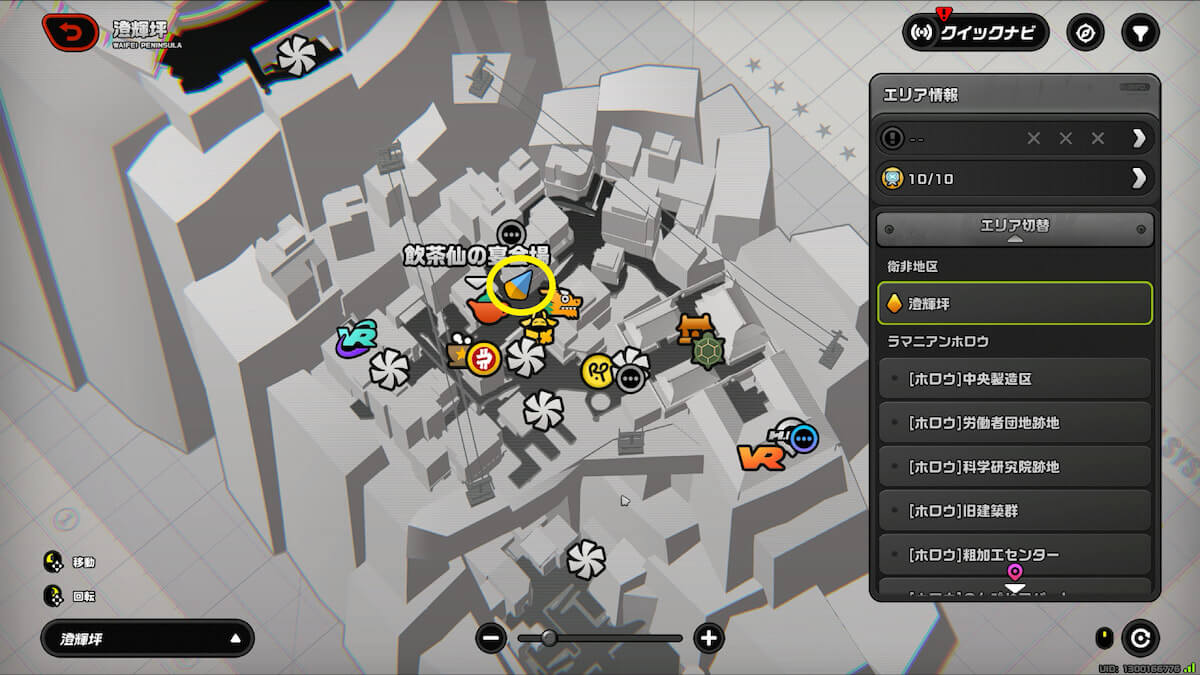1200x675 pixels.
Task: Toggle the エリア切替 area switch header
Action: (1014, 229)
